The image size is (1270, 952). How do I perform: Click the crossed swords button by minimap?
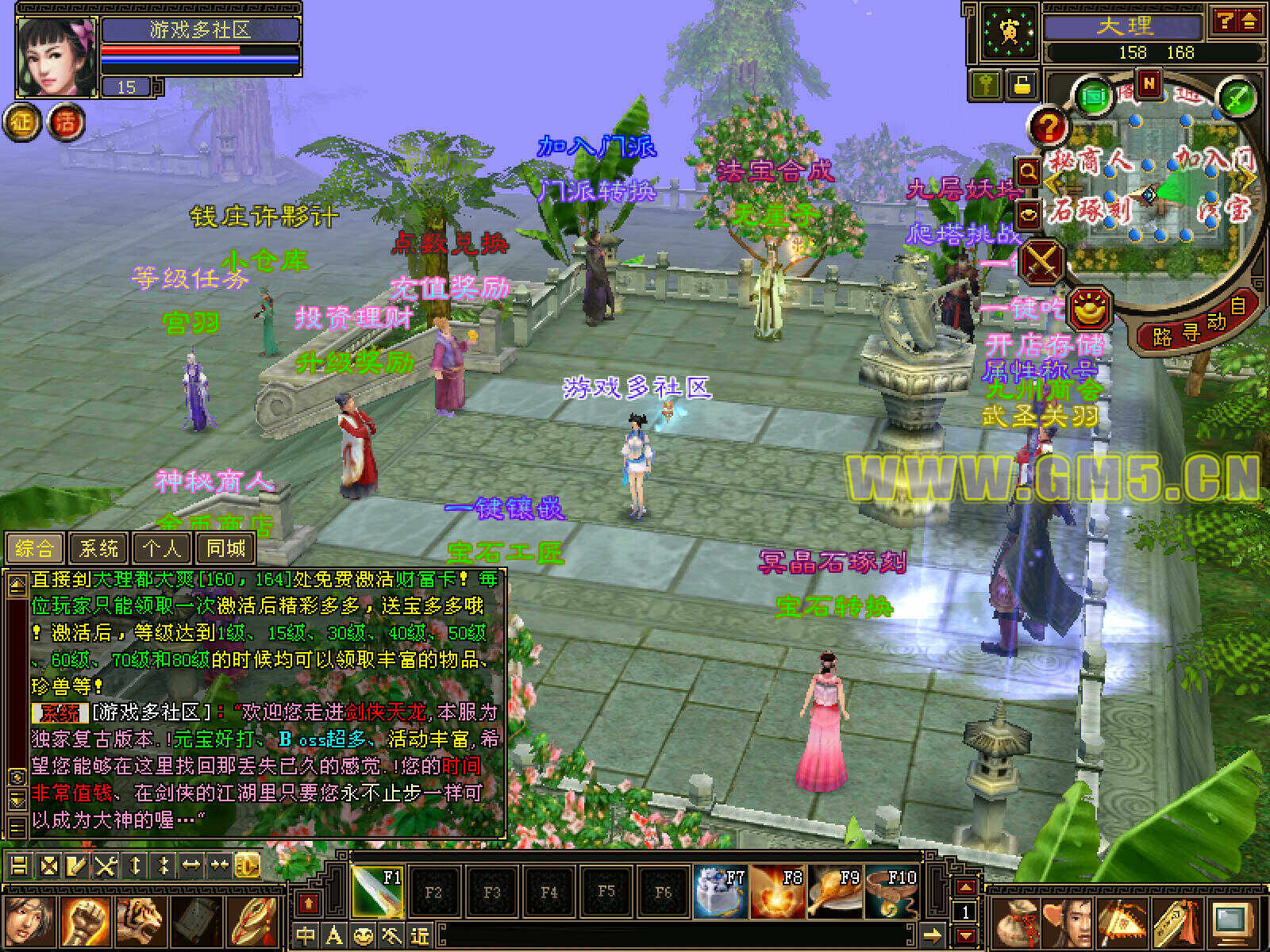pos(1041,260)
